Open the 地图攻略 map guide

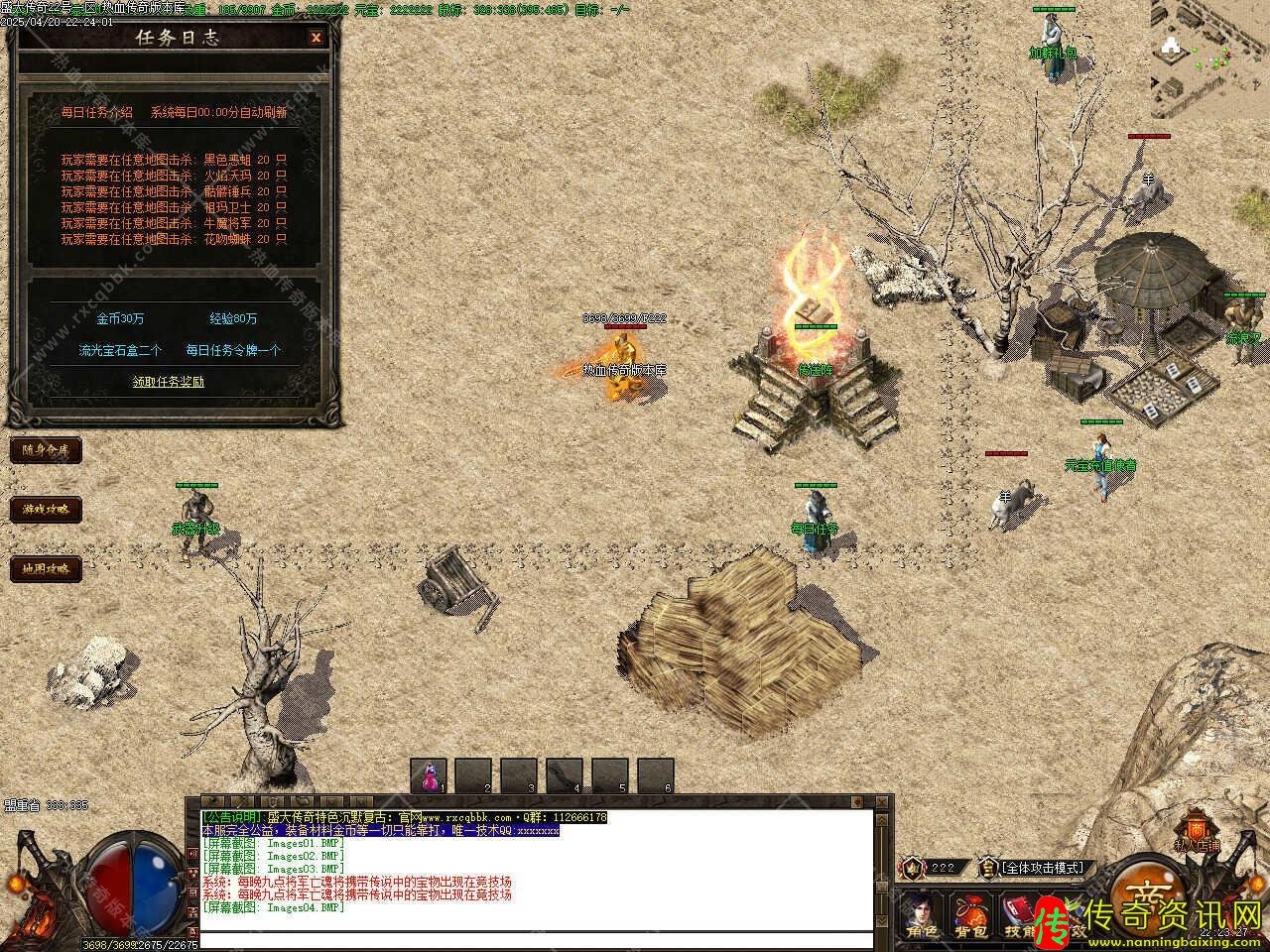coord(46,569)
